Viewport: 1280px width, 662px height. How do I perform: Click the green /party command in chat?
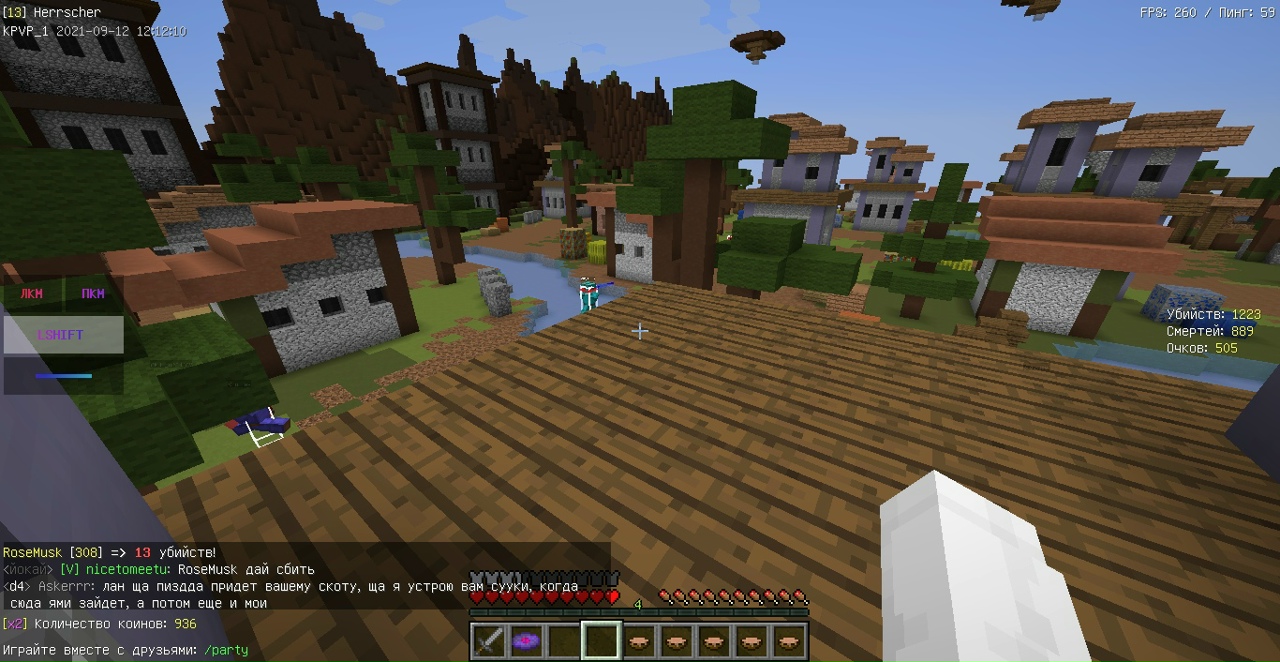226,650
